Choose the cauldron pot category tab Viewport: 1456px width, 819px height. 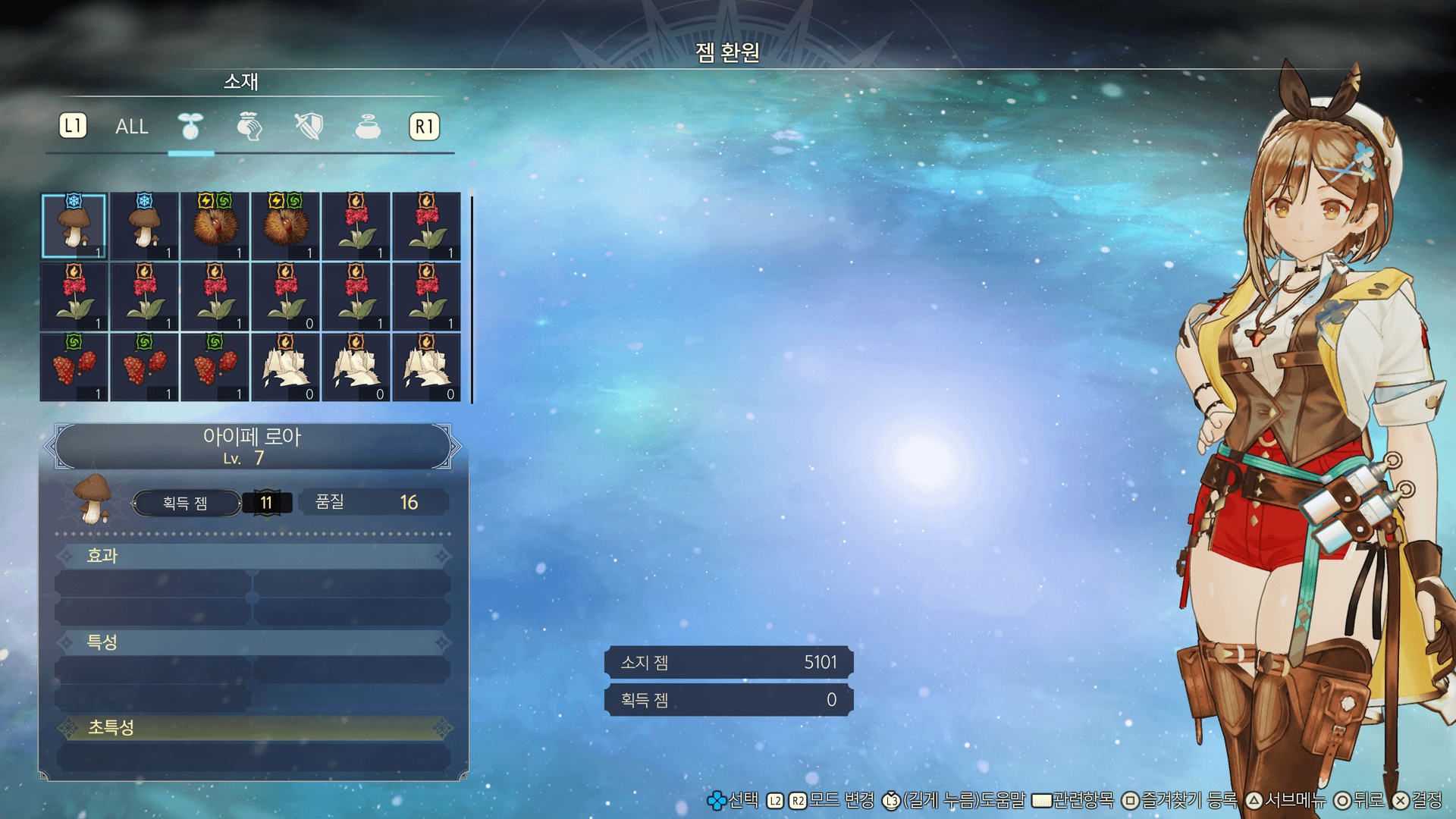[x=368, y=127]
